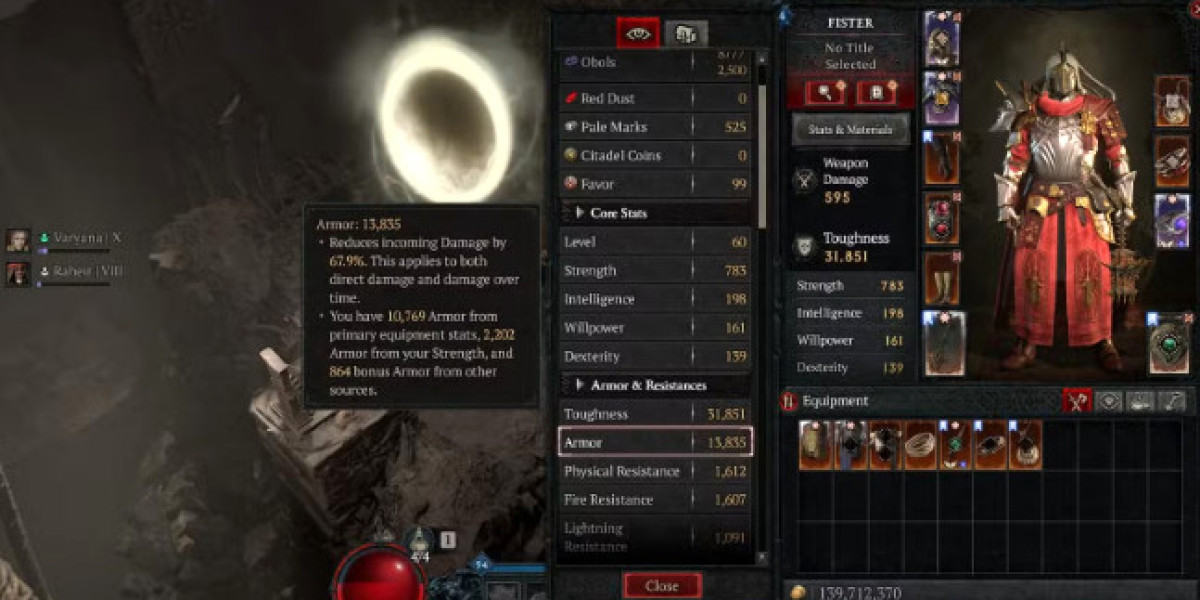The image size is (1200, 600).
Task: Open the Equipment inventory tab with crossed weapons
Action: pyautogui.click(x=1077, y=401)
